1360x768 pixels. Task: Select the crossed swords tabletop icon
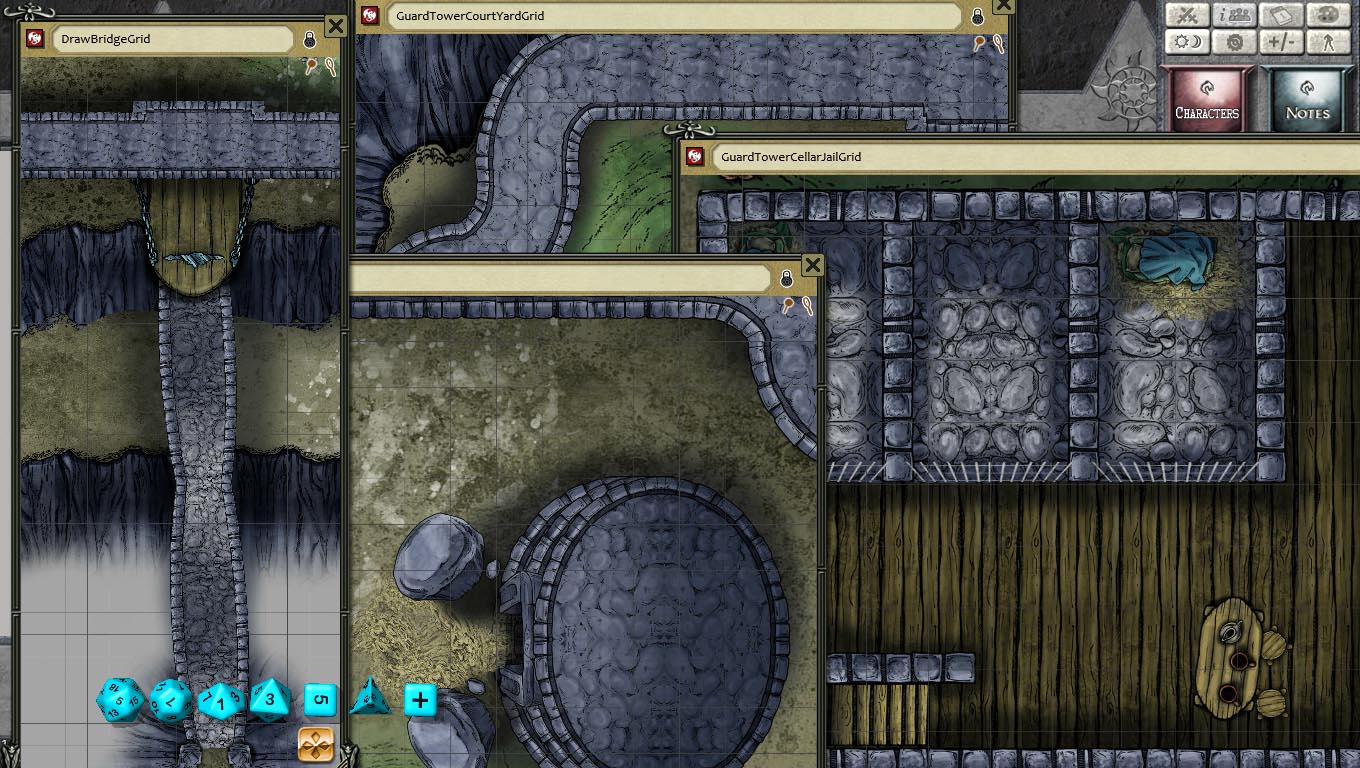pyautogui.click(x=1187, y=15)
